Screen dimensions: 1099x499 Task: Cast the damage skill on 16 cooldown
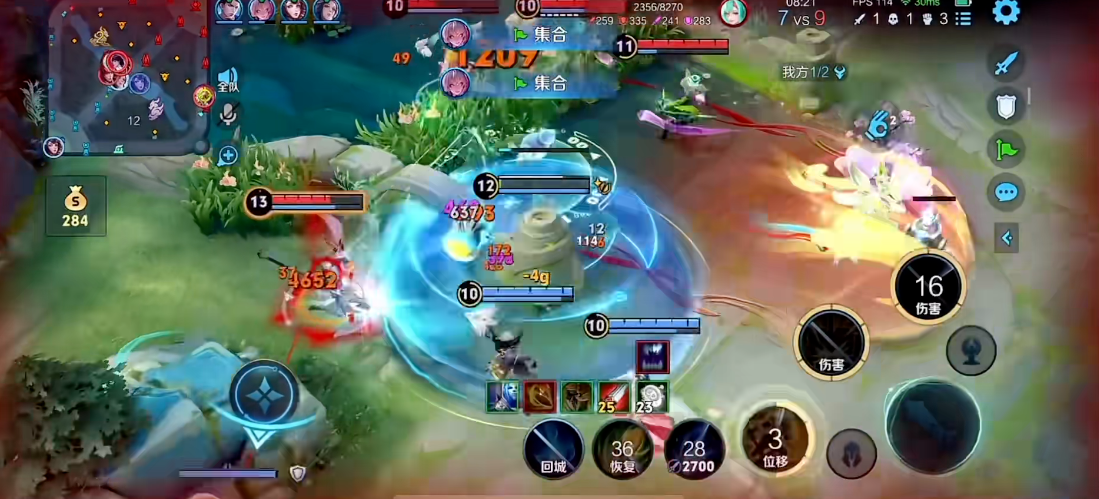tap(928, 288)
